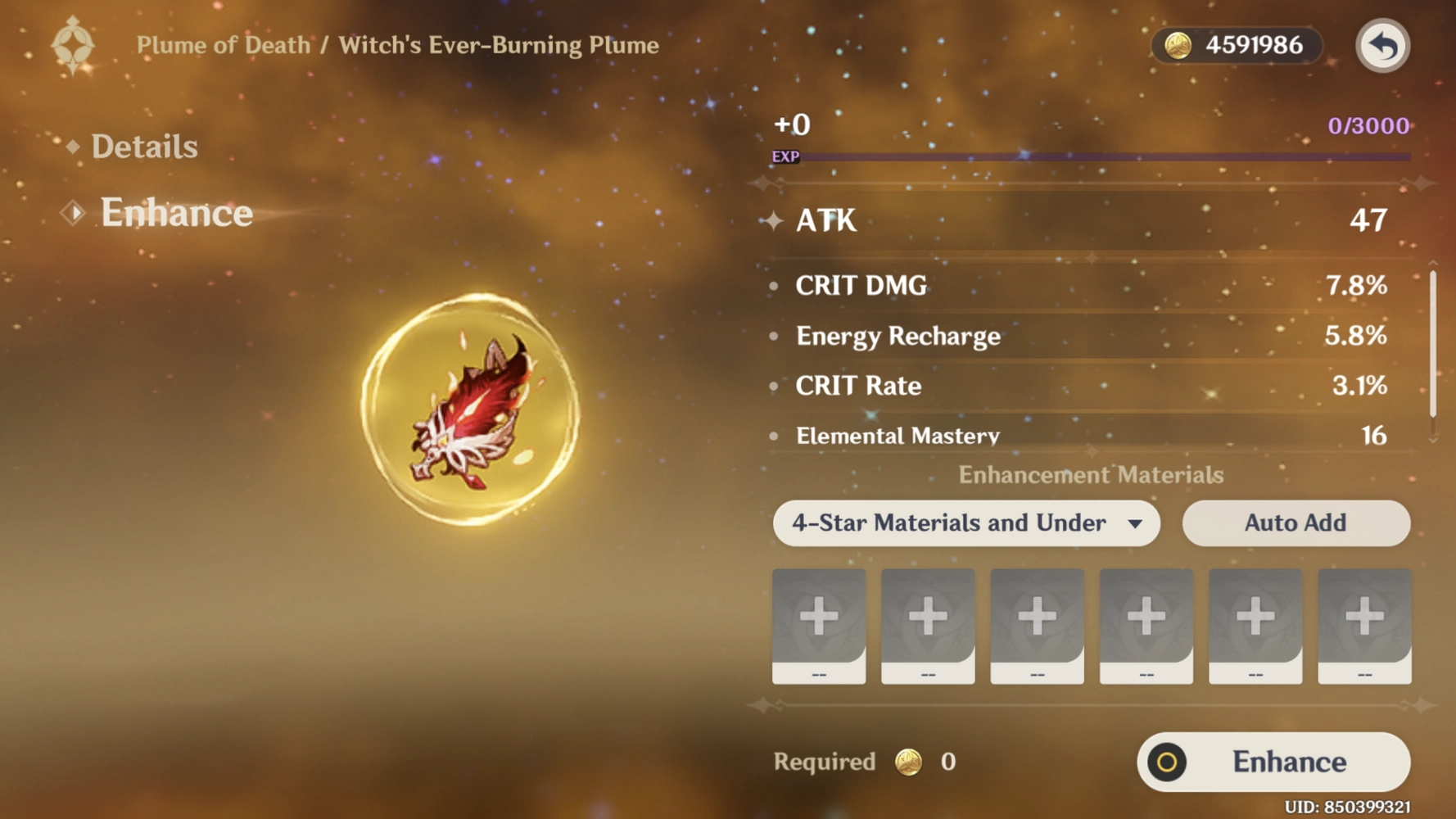Click the substat list scrollbar

(x=1432, y=344)
